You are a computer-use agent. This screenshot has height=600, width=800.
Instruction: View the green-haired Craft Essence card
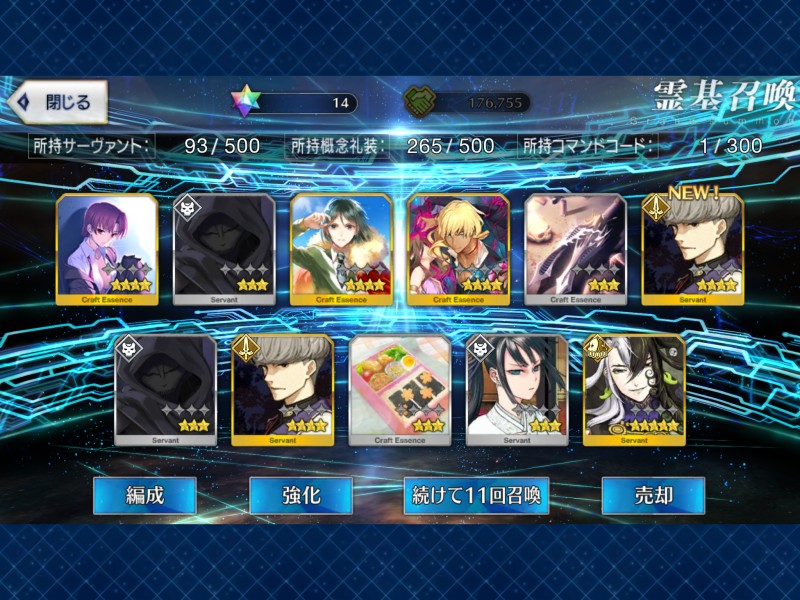[341, 249]
